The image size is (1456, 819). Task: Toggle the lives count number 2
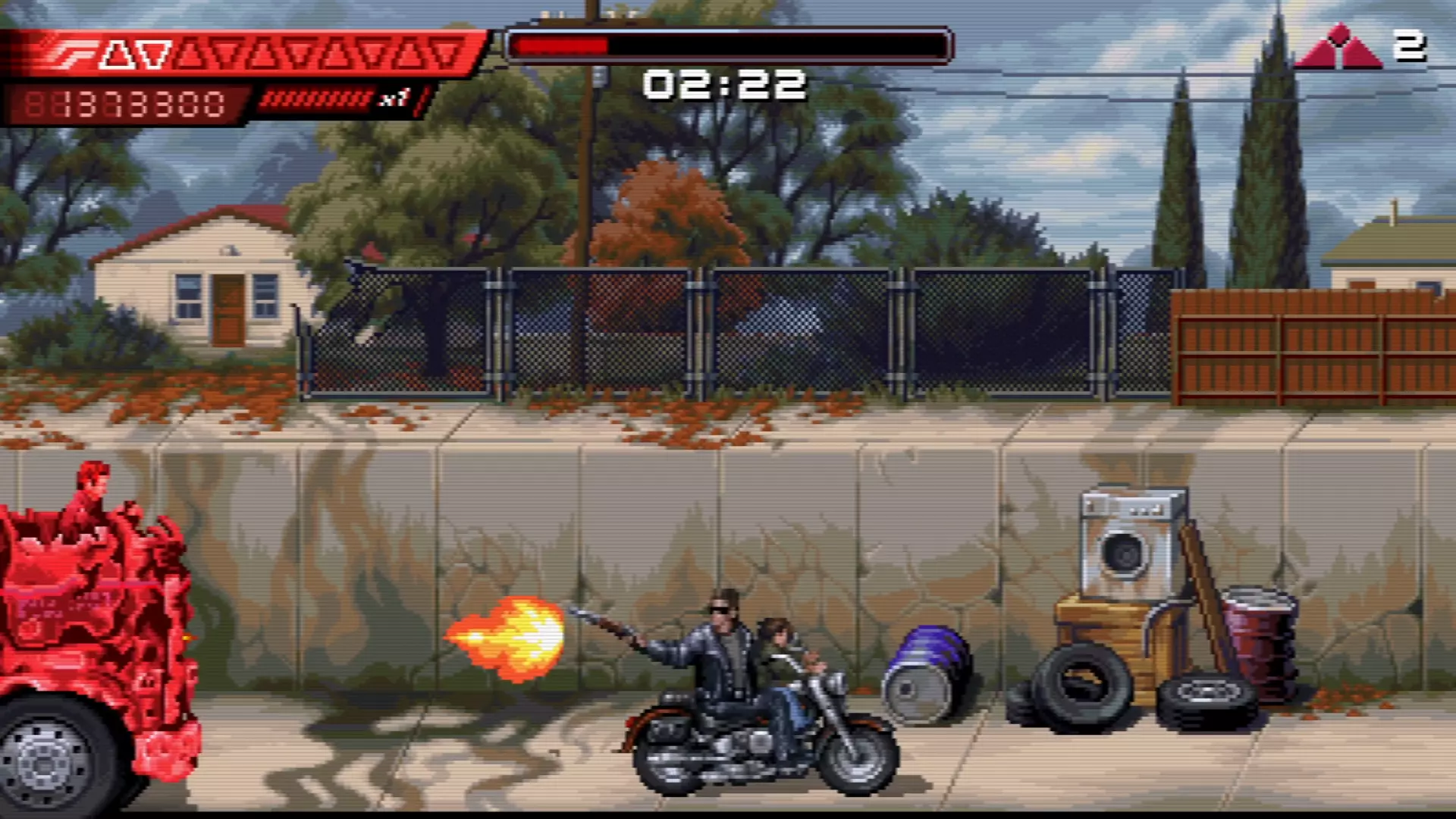tap(1412, 47)
